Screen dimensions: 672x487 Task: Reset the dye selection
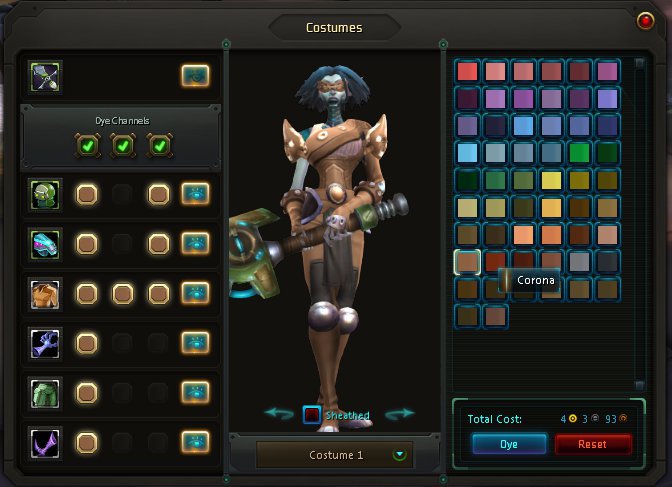(x=592, y=444)
